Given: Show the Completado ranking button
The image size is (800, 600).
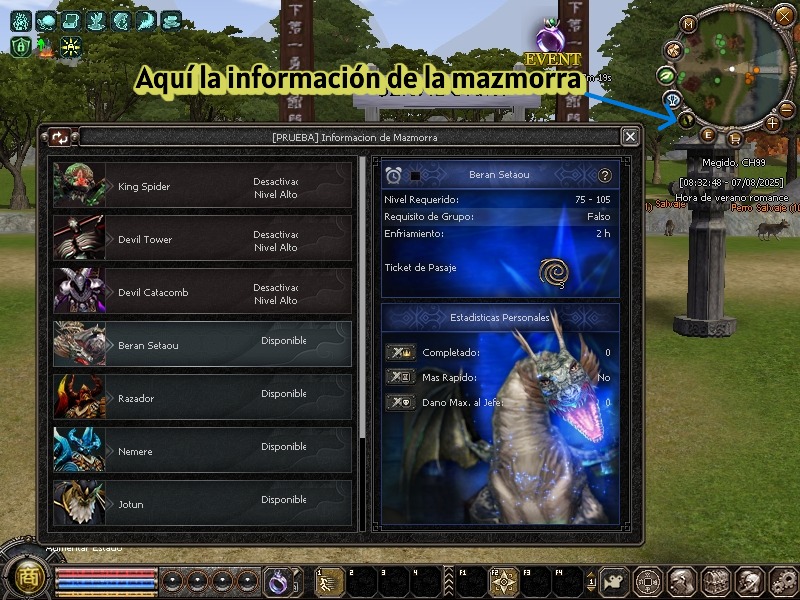Looking at the screenshot, I should coord(399,352).
